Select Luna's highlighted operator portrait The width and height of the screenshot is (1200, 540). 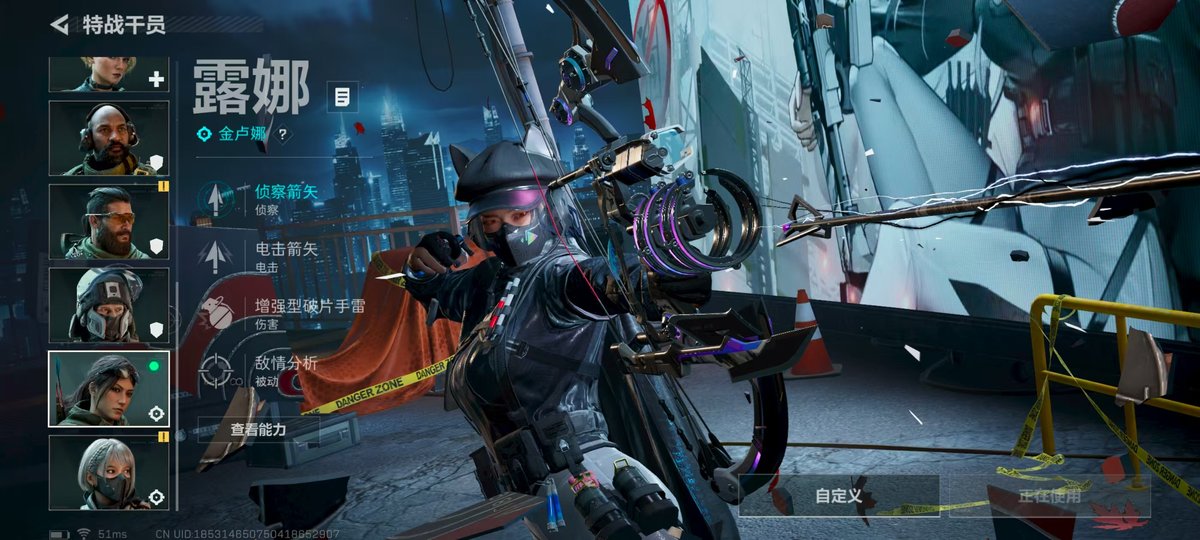pyautogui.click(x=109, y=388)
